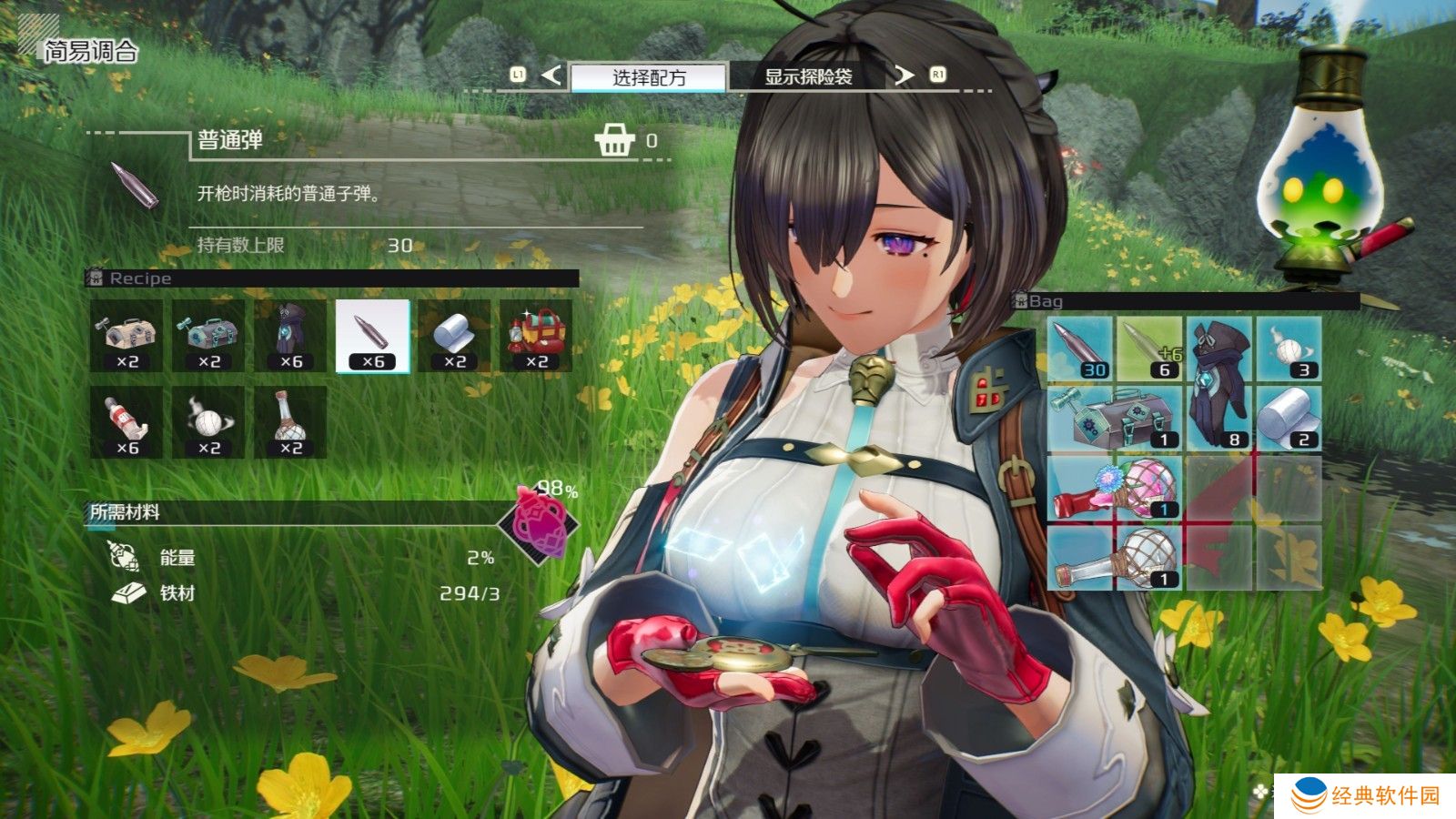Select the dark glove recipe
Viewport: 1456px width, 819px height.
point(290,336)
